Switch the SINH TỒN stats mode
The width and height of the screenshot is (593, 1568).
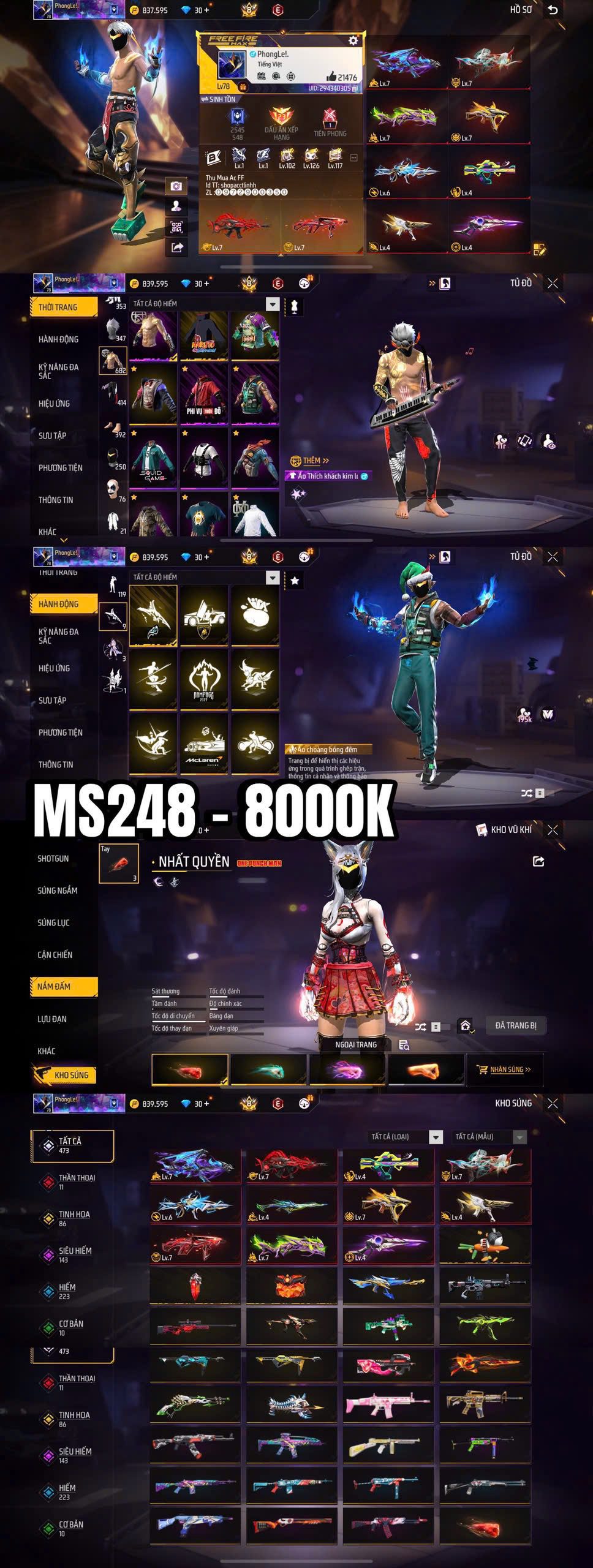(x=218, y=99)
